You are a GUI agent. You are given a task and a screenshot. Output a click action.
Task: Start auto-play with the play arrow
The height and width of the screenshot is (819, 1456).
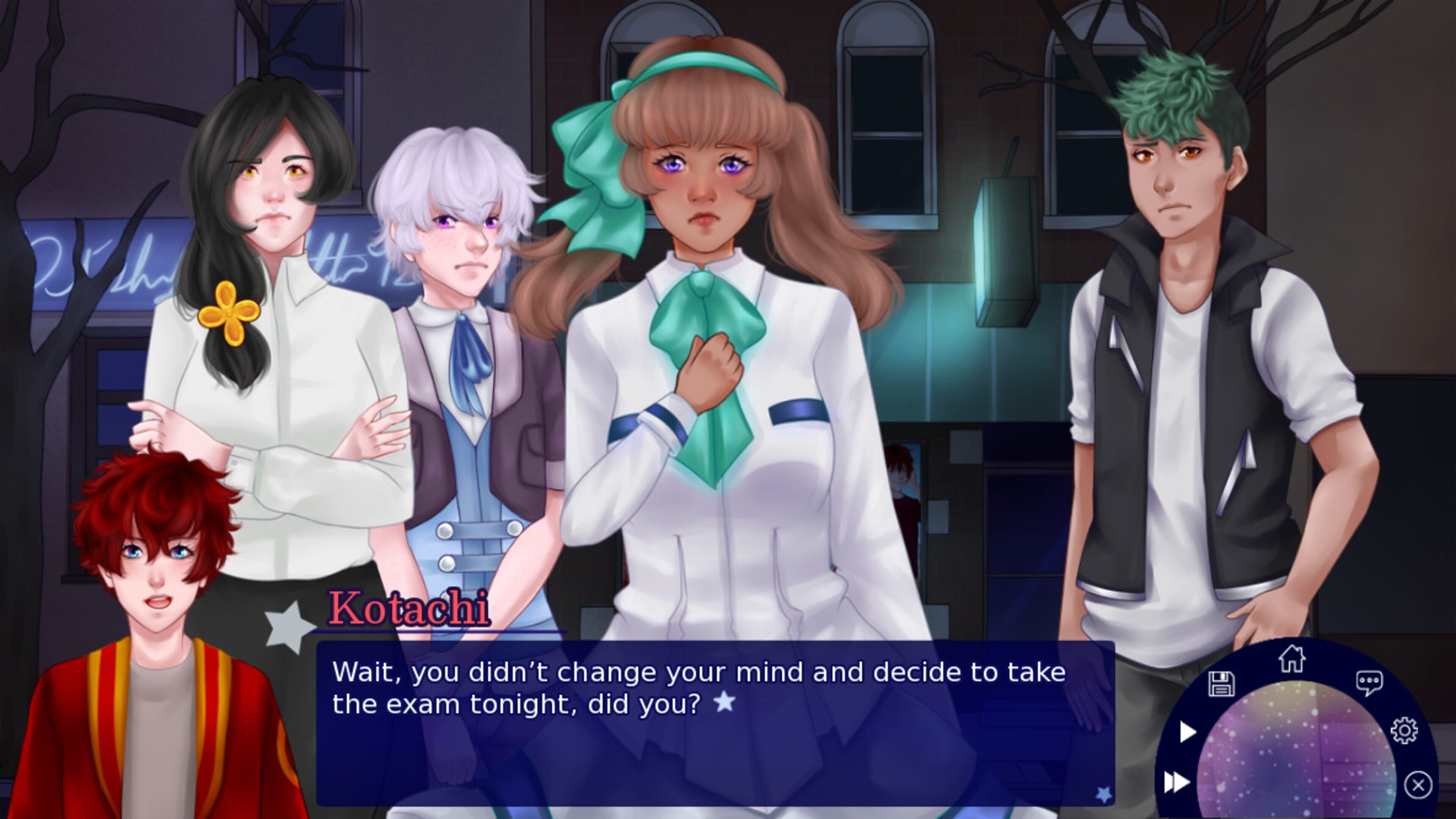pos(1188,732)
